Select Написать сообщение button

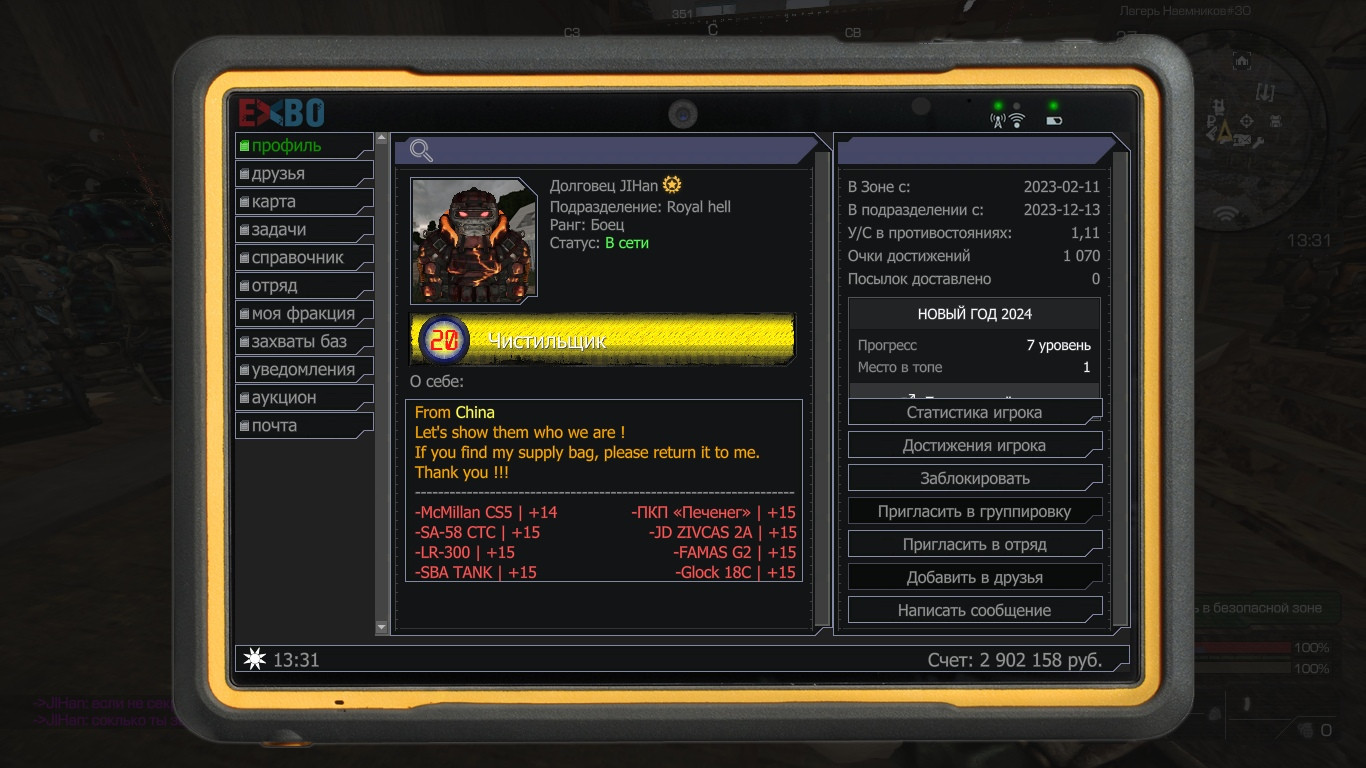click(x=974, y=610)
